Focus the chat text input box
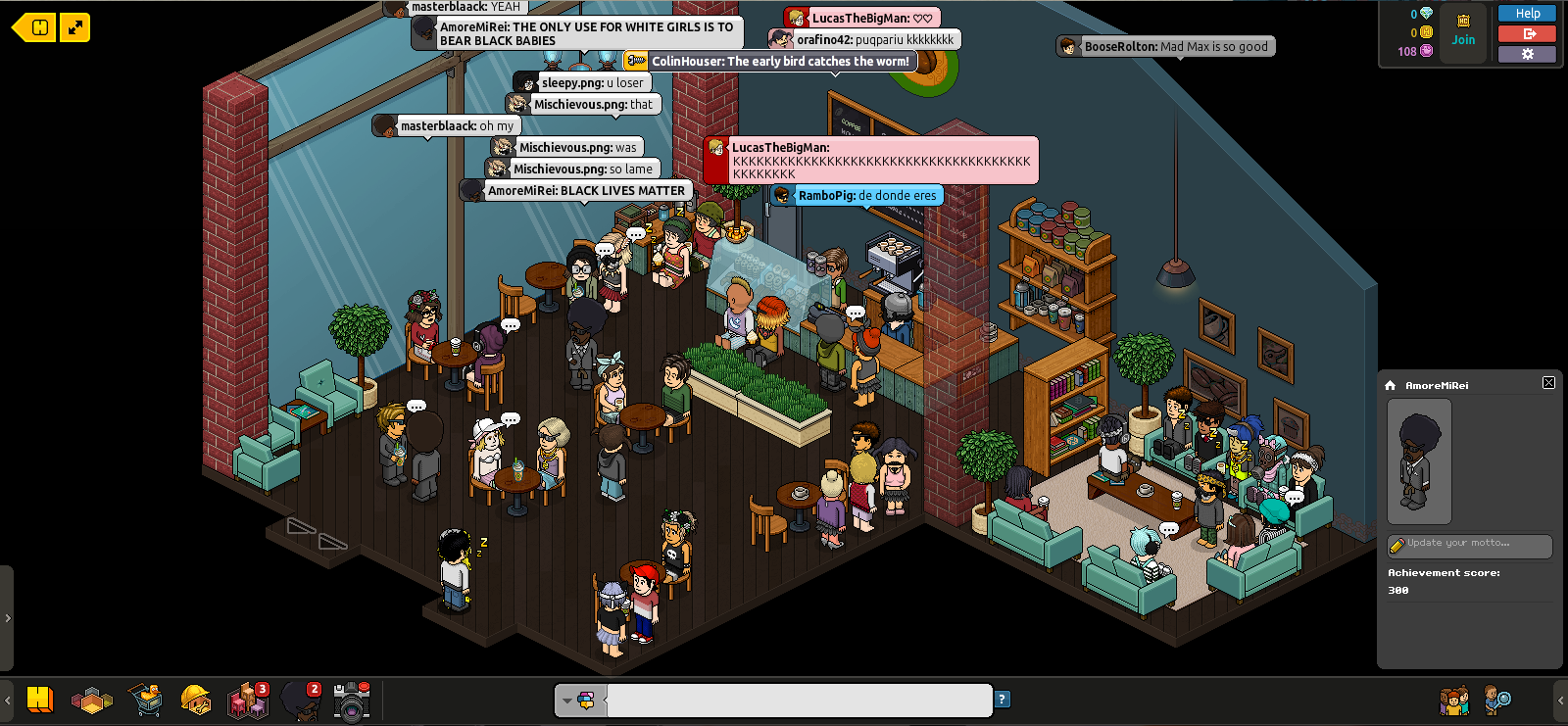This screenshot has height=726, width=1568. (x=799, y=701)
